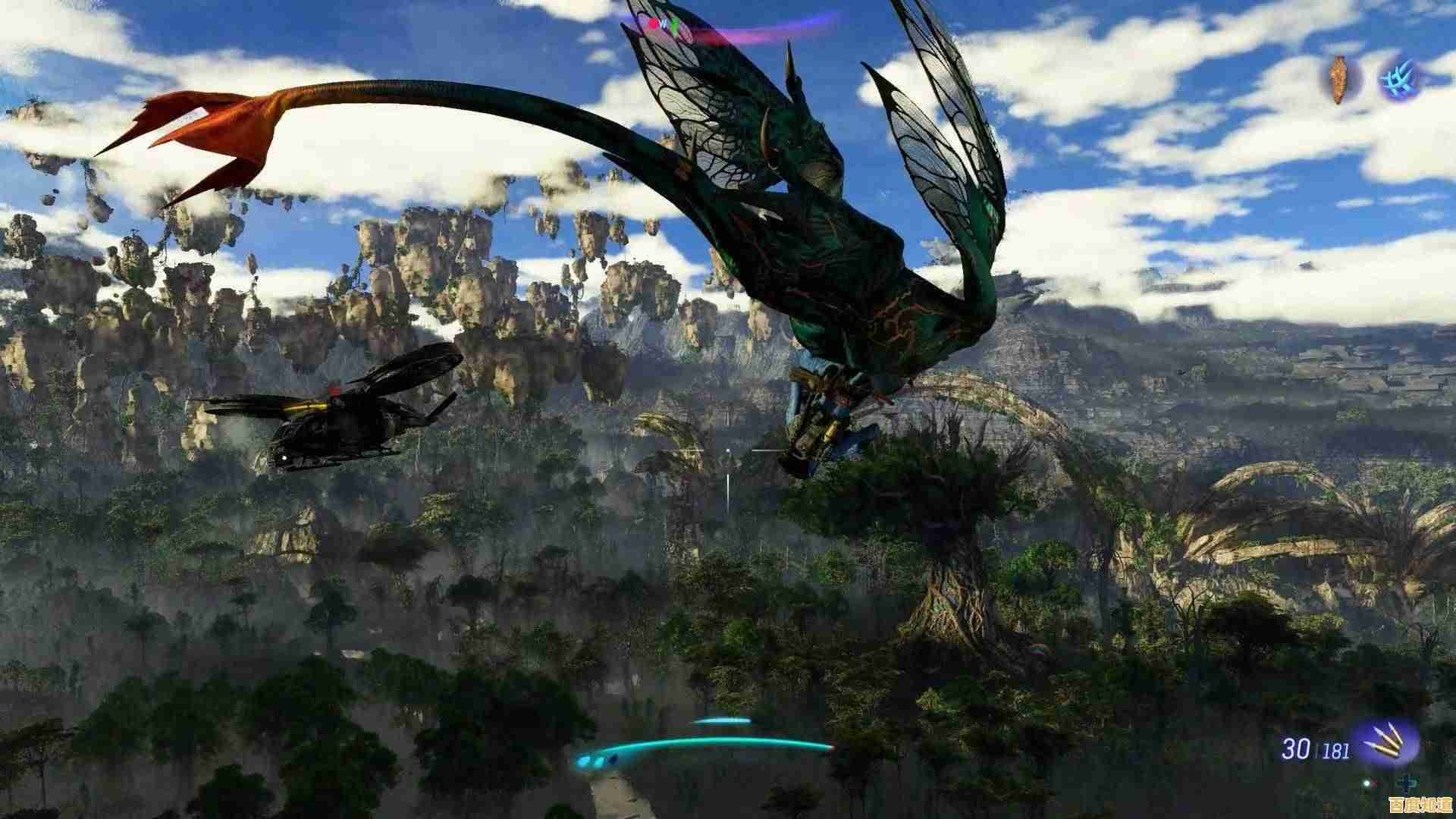Click the red enemy marker on the status bar
This screenshot has height=819, width=1456.
[651, 24]
